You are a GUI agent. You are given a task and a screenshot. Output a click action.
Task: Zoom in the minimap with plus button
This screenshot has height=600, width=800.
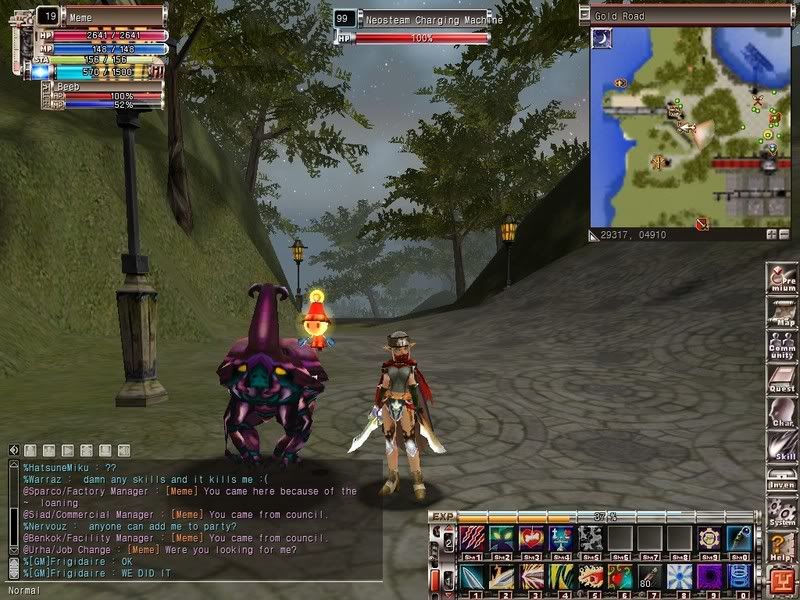pyautogui.click(x=771, y=234)
